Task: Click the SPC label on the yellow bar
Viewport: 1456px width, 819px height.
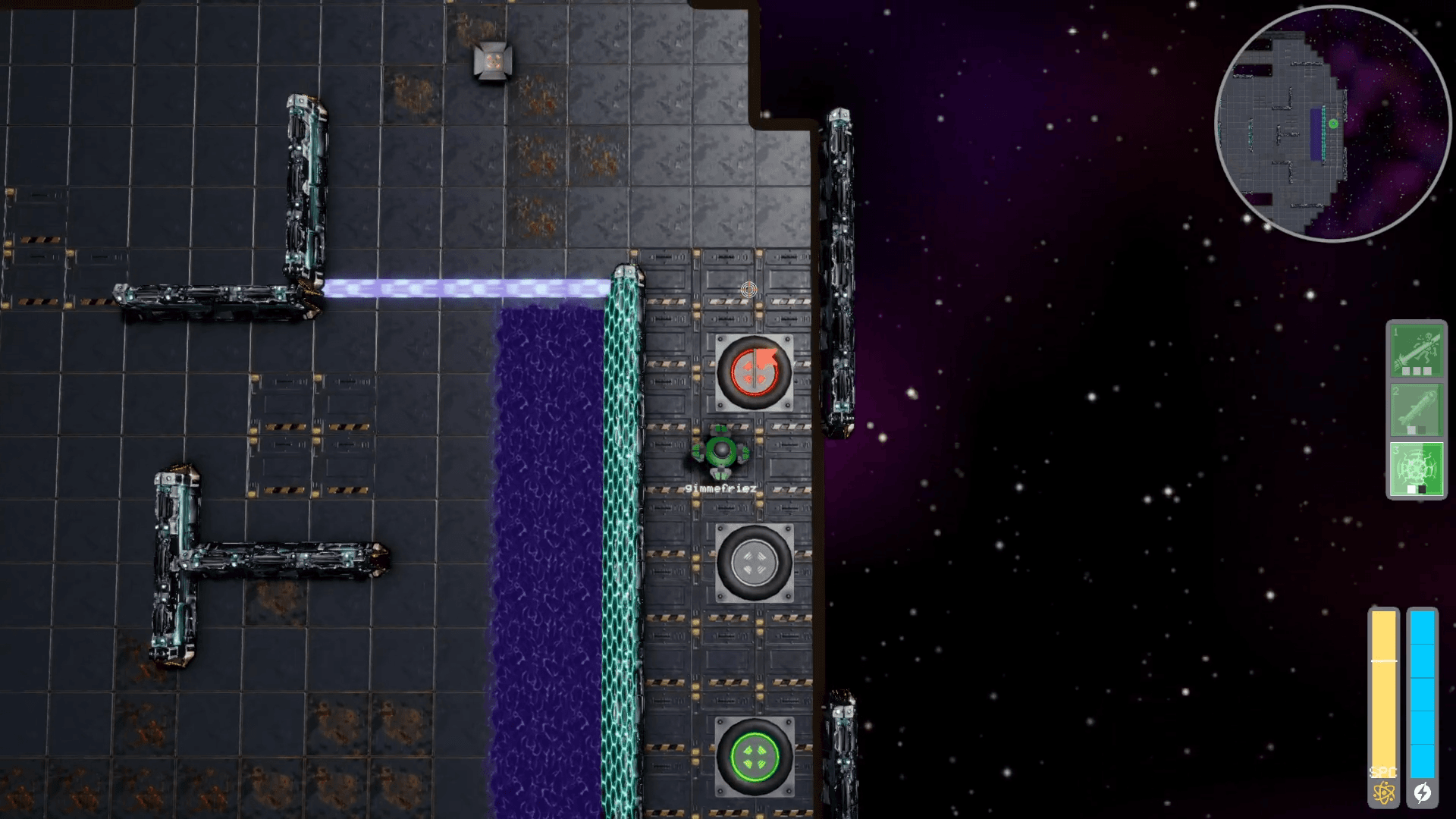Action: [1383, 773]
